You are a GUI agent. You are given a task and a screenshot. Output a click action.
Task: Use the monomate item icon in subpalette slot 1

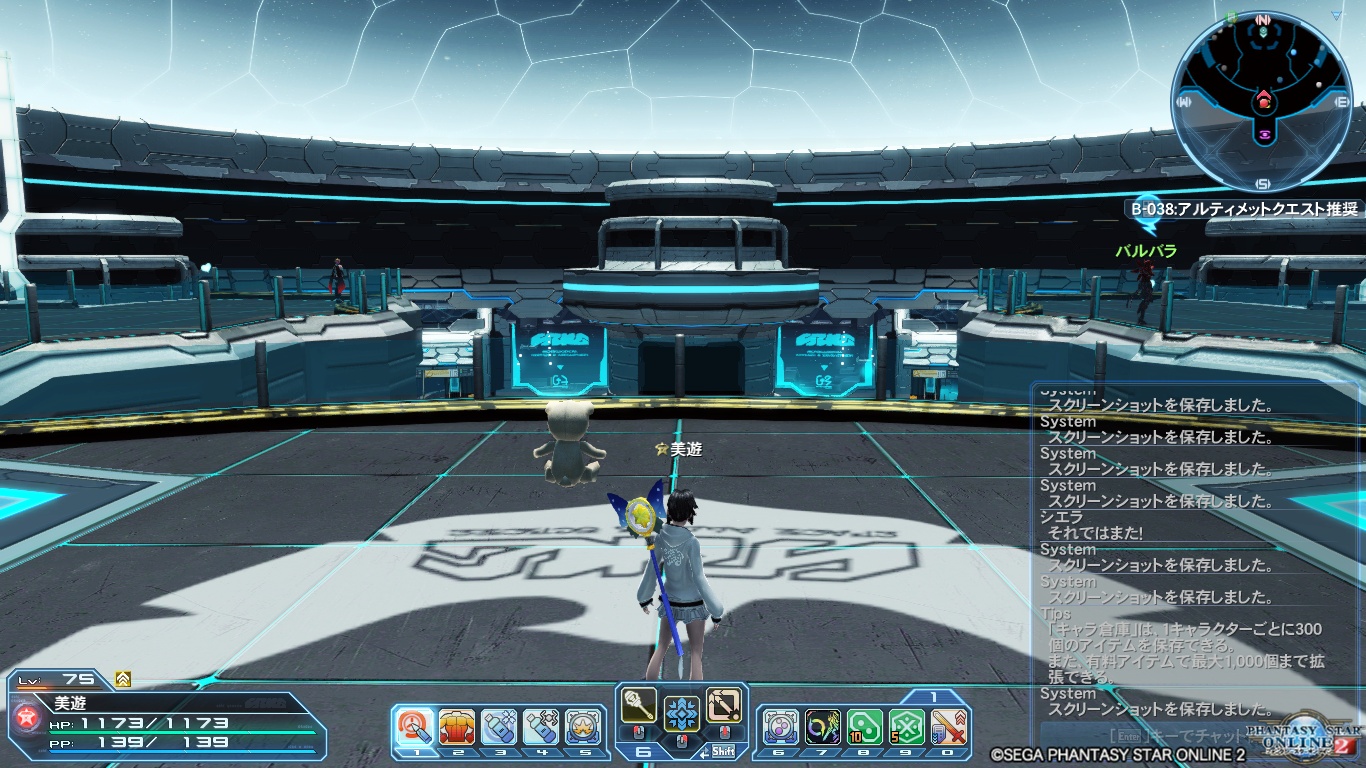[414, 726]
